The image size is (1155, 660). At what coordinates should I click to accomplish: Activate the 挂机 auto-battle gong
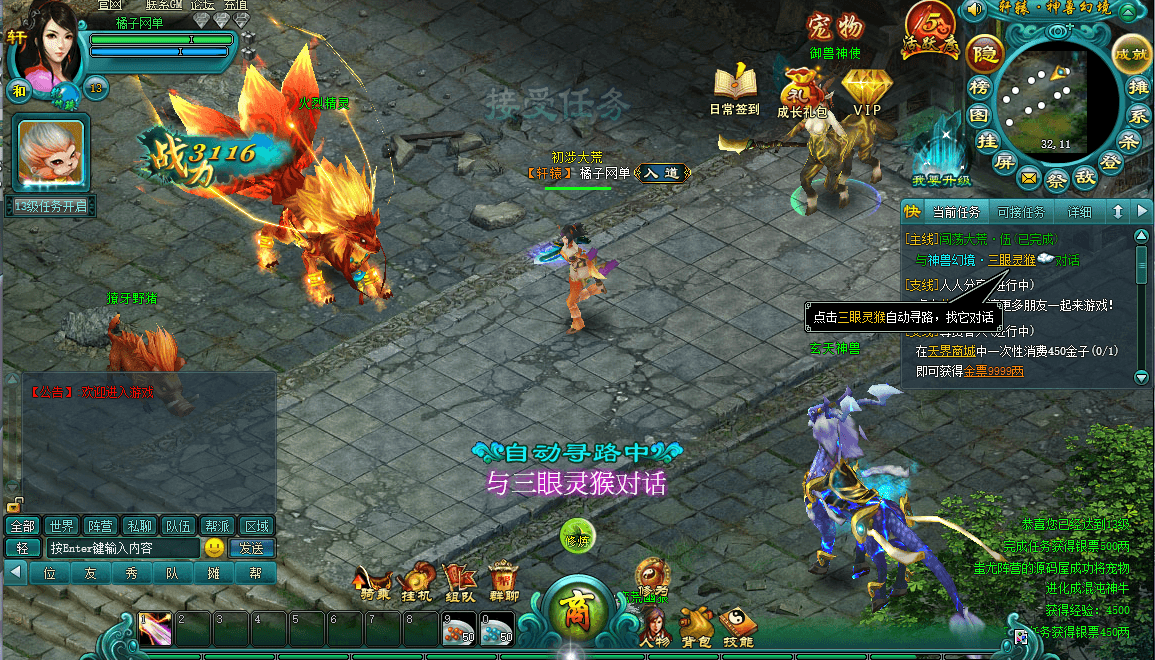pos(416,582)
